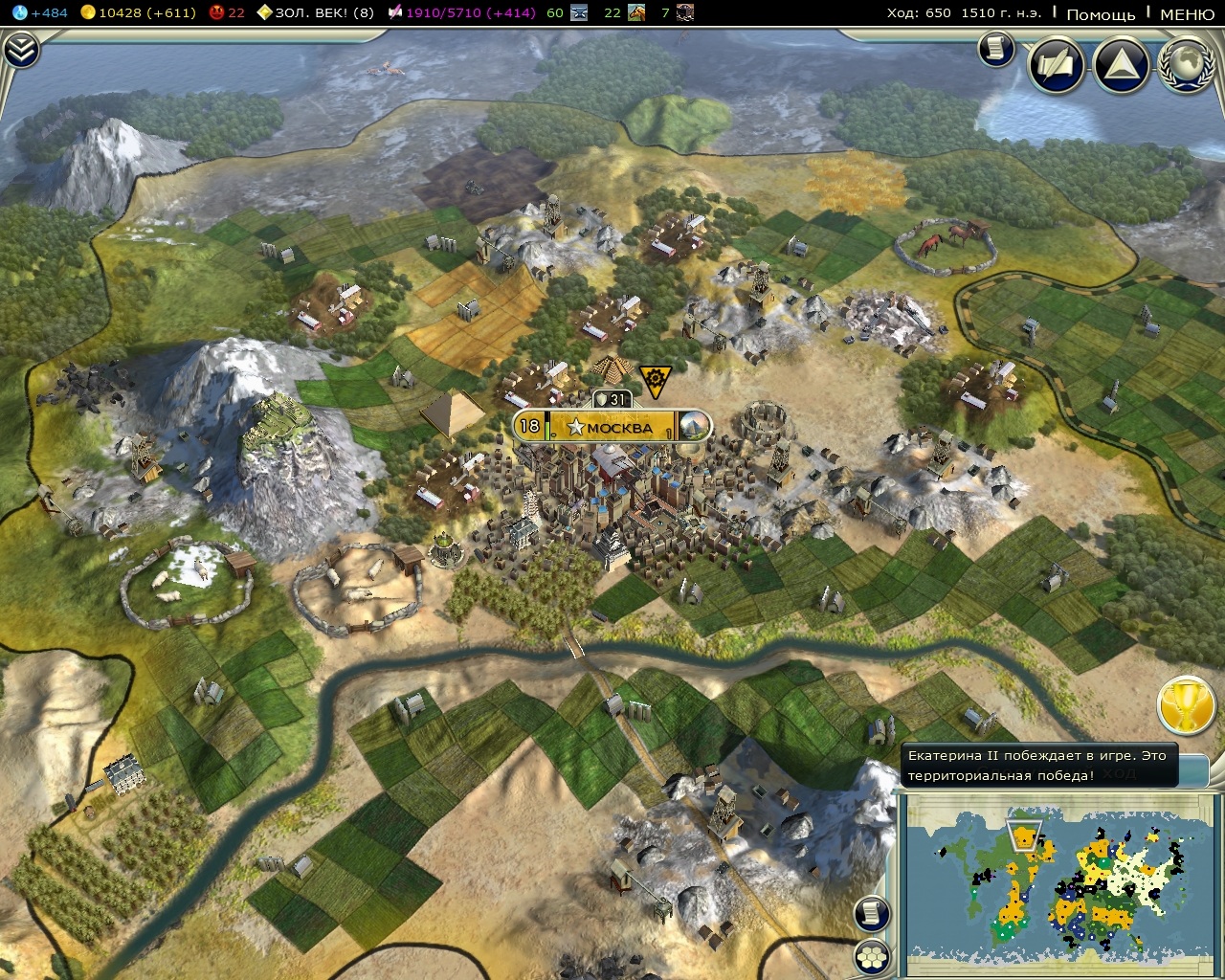Screen dimensions: 1225x980
Task: Click the city growth progress bar for Москва
Action: tap(546, 428)
